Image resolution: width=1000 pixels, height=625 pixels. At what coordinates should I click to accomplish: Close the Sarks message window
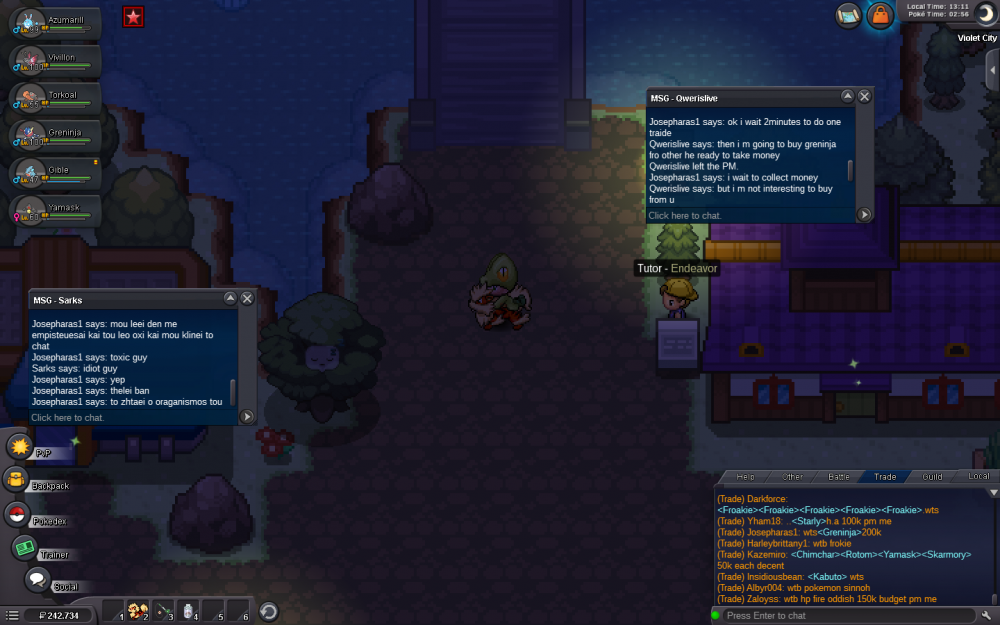click(x=247, y=298)
